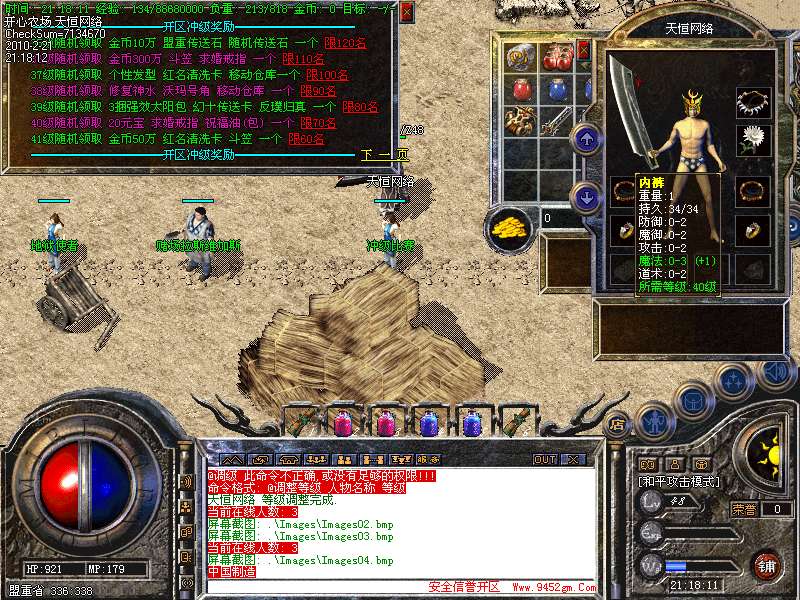Click the round 店 store button
Screen dimensions: 800x600
coord(618,425)
